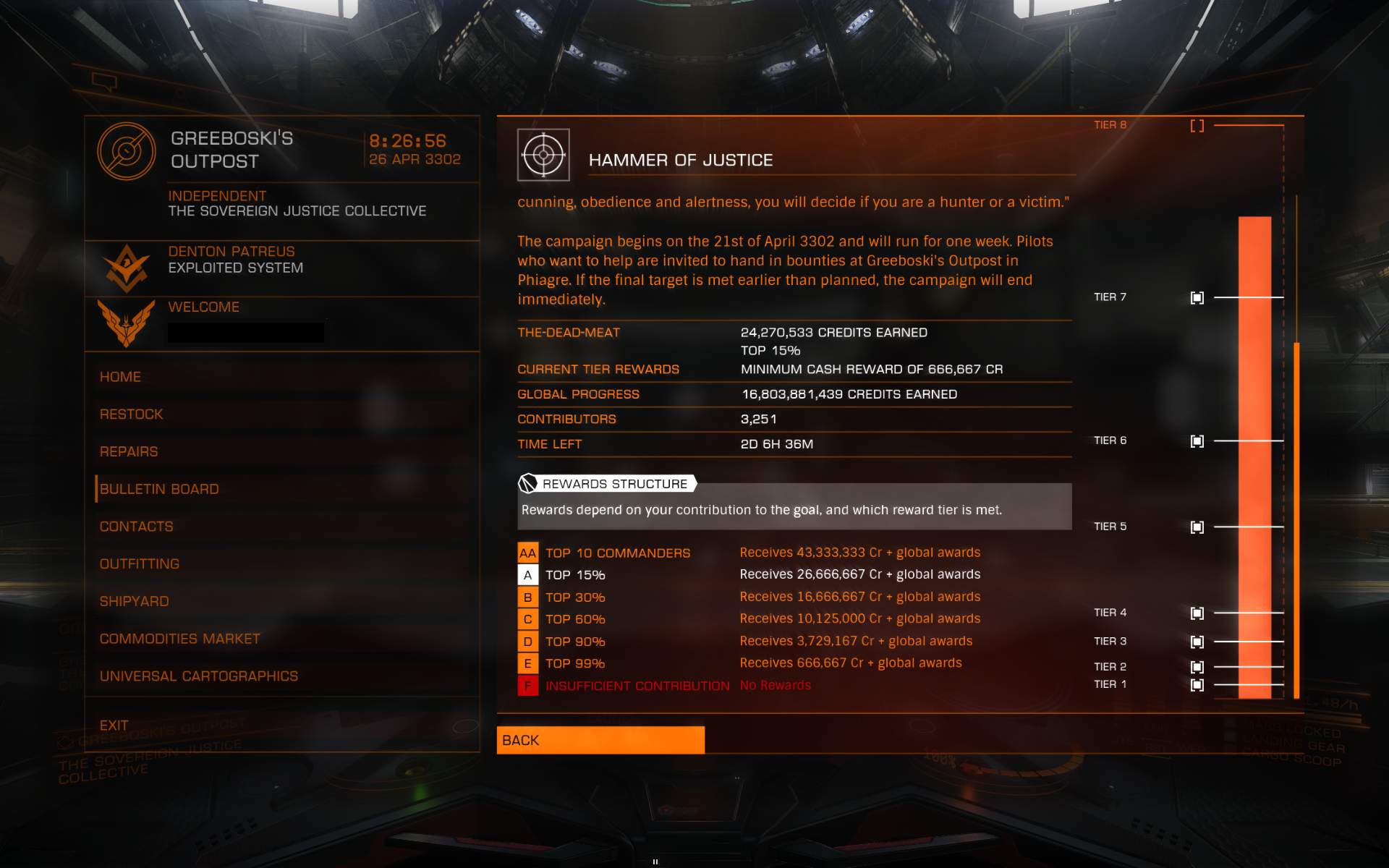Open the Commodities Market

point(180,639)
